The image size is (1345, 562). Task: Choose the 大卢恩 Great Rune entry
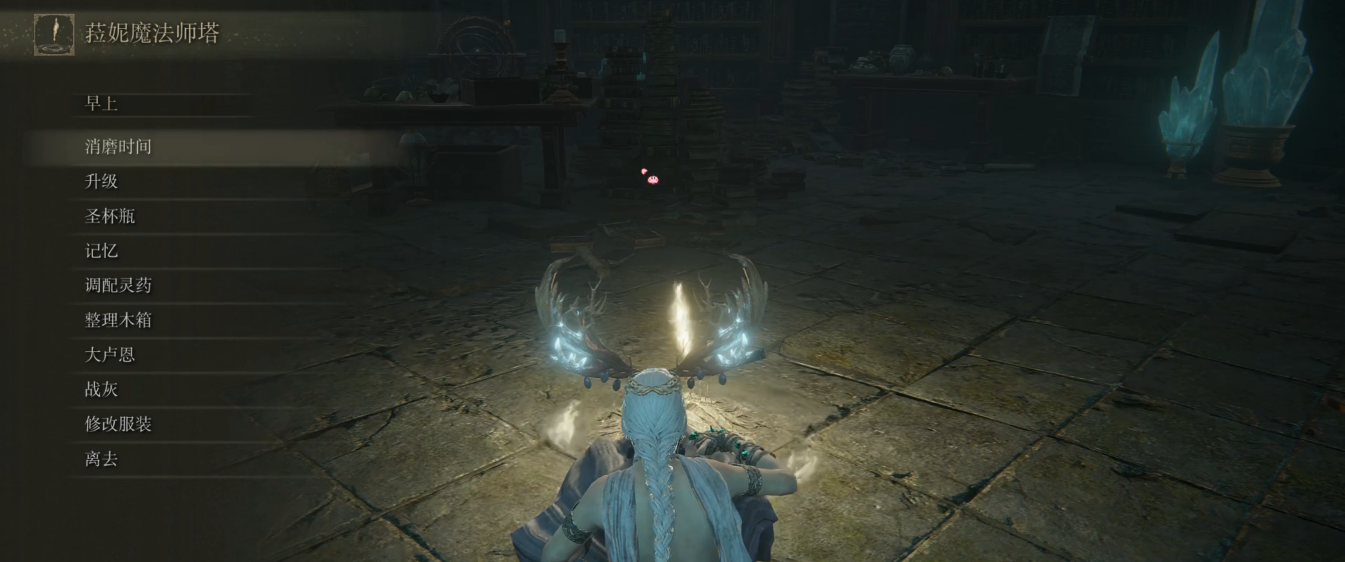110,354
